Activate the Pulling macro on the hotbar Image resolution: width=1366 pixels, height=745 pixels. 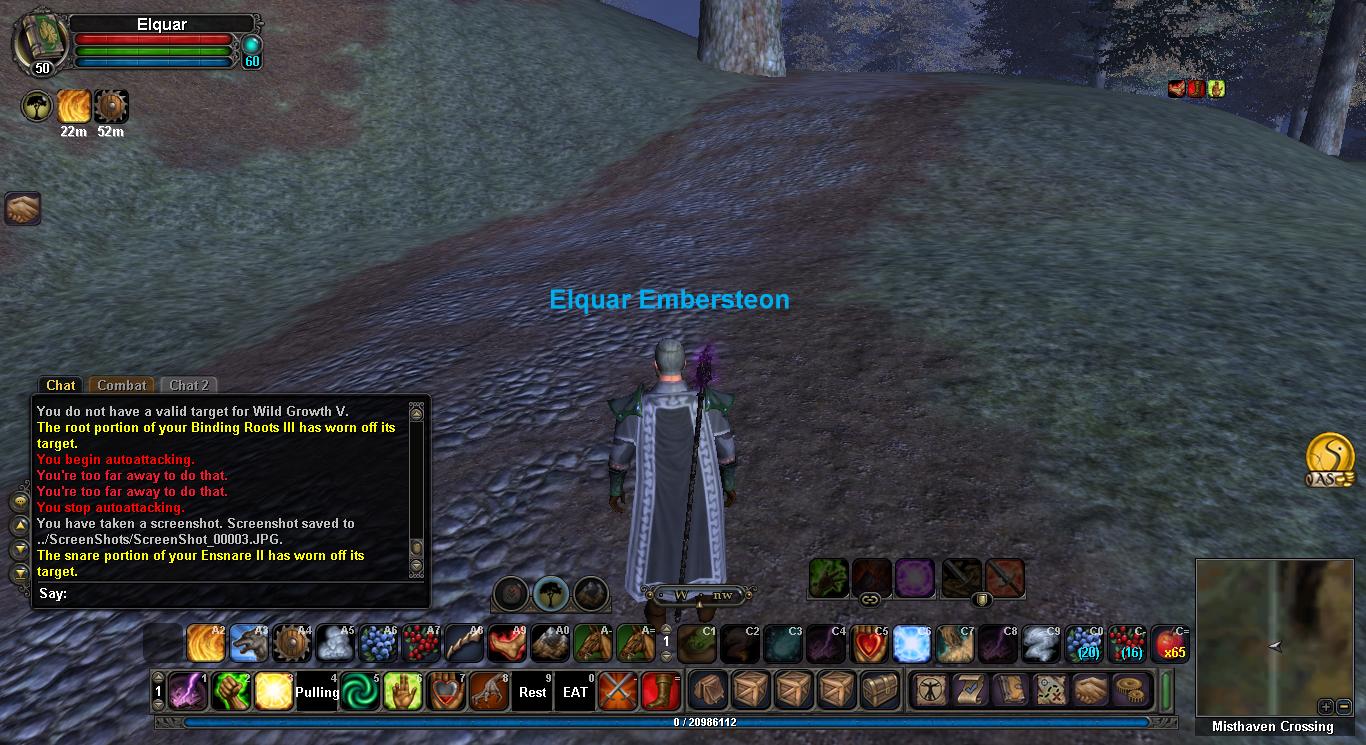tap(317, 691)
